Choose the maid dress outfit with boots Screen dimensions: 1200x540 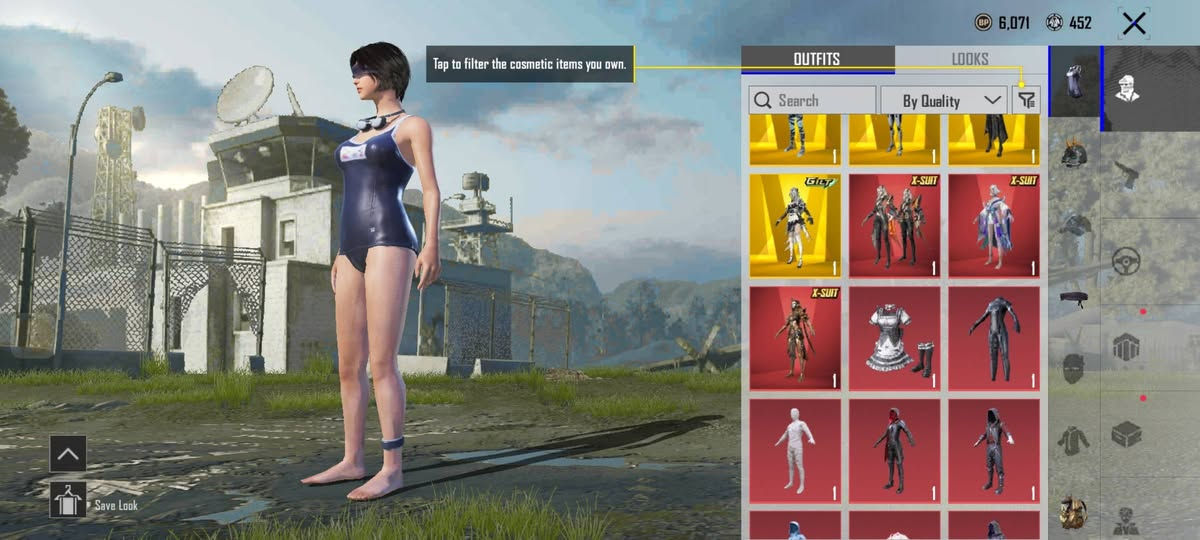(x=894, y=338)
